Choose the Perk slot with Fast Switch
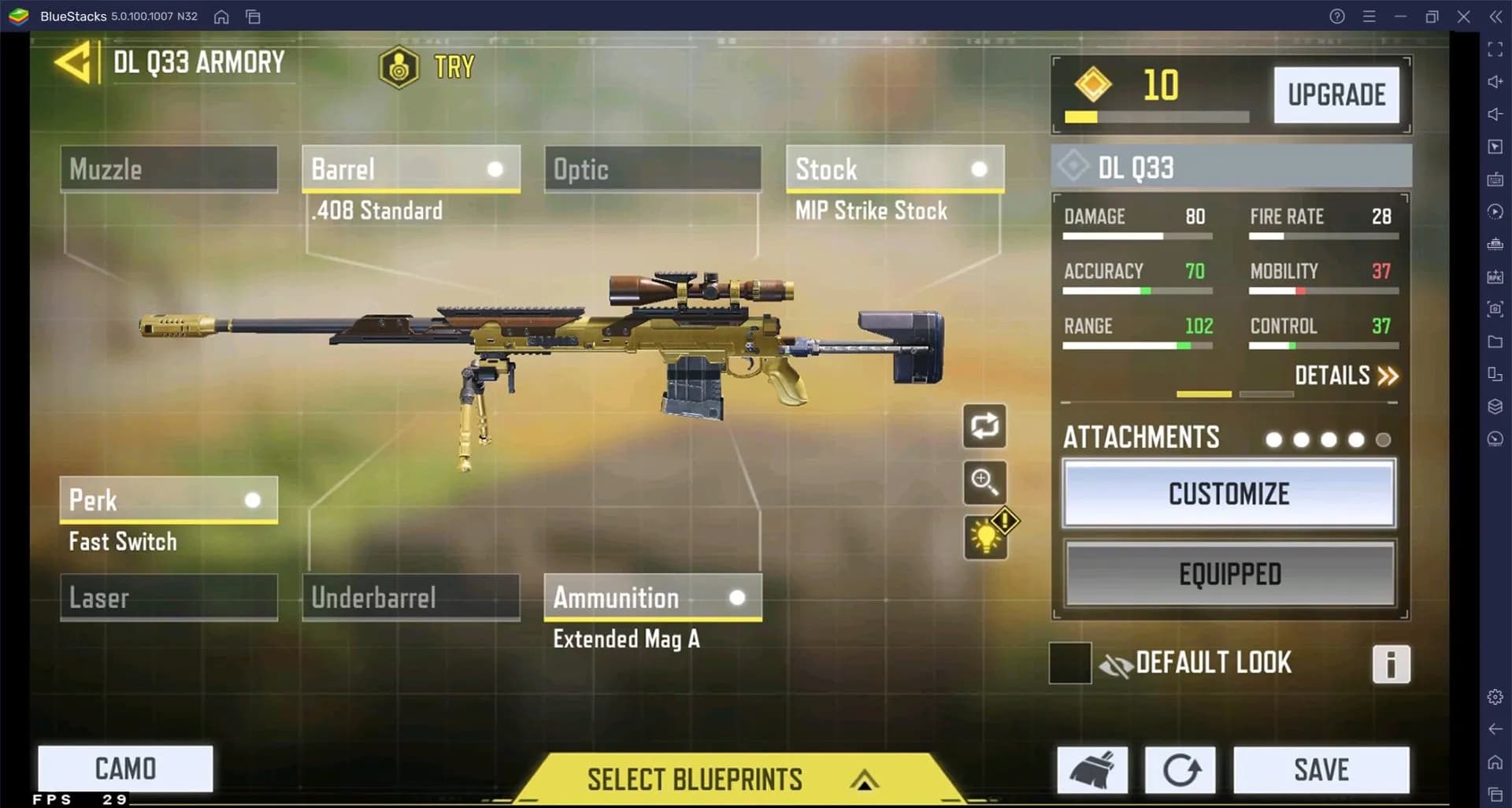This screenshot has height=808, width=1512. 169,500
